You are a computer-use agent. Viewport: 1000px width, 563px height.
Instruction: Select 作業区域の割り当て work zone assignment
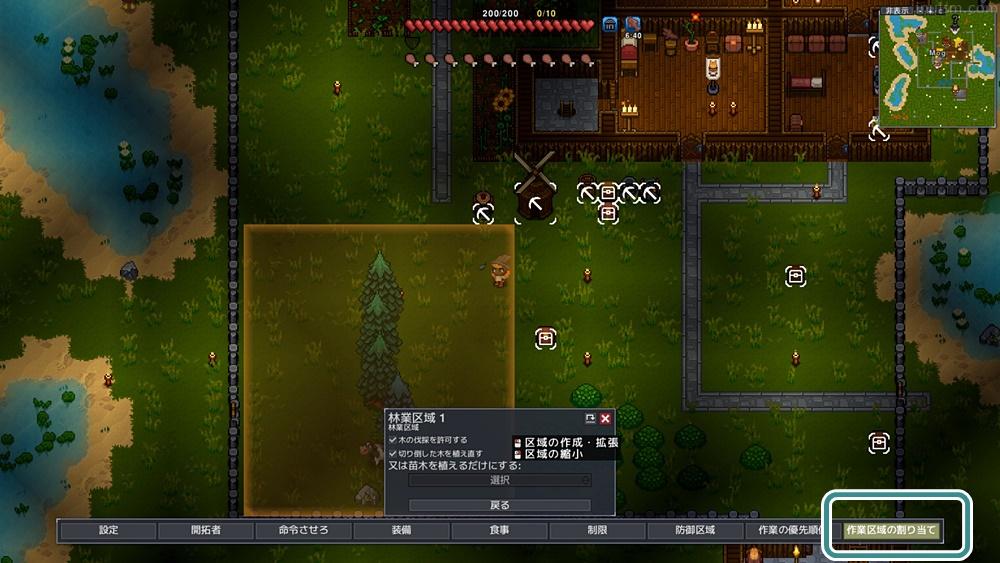click(891, 530)
